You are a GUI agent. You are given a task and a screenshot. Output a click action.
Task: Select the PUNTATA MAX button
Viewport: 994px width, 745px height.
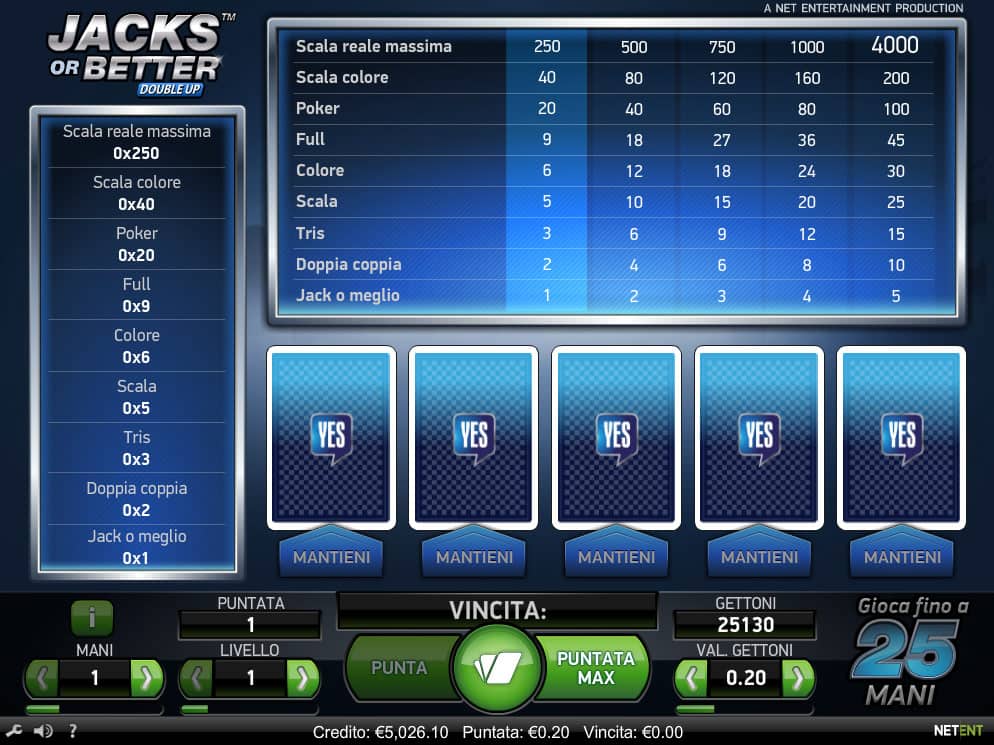pos(596,667)
